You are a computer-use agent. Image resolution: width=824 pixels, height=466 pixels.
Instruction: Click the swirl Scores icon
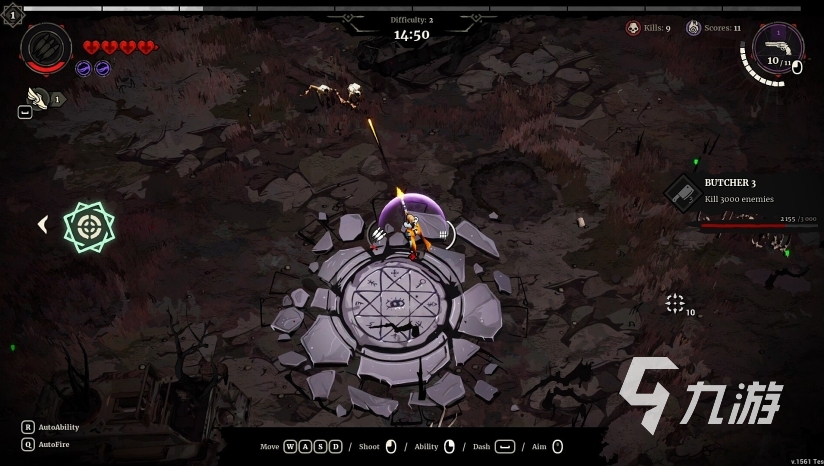click(693, 28)
